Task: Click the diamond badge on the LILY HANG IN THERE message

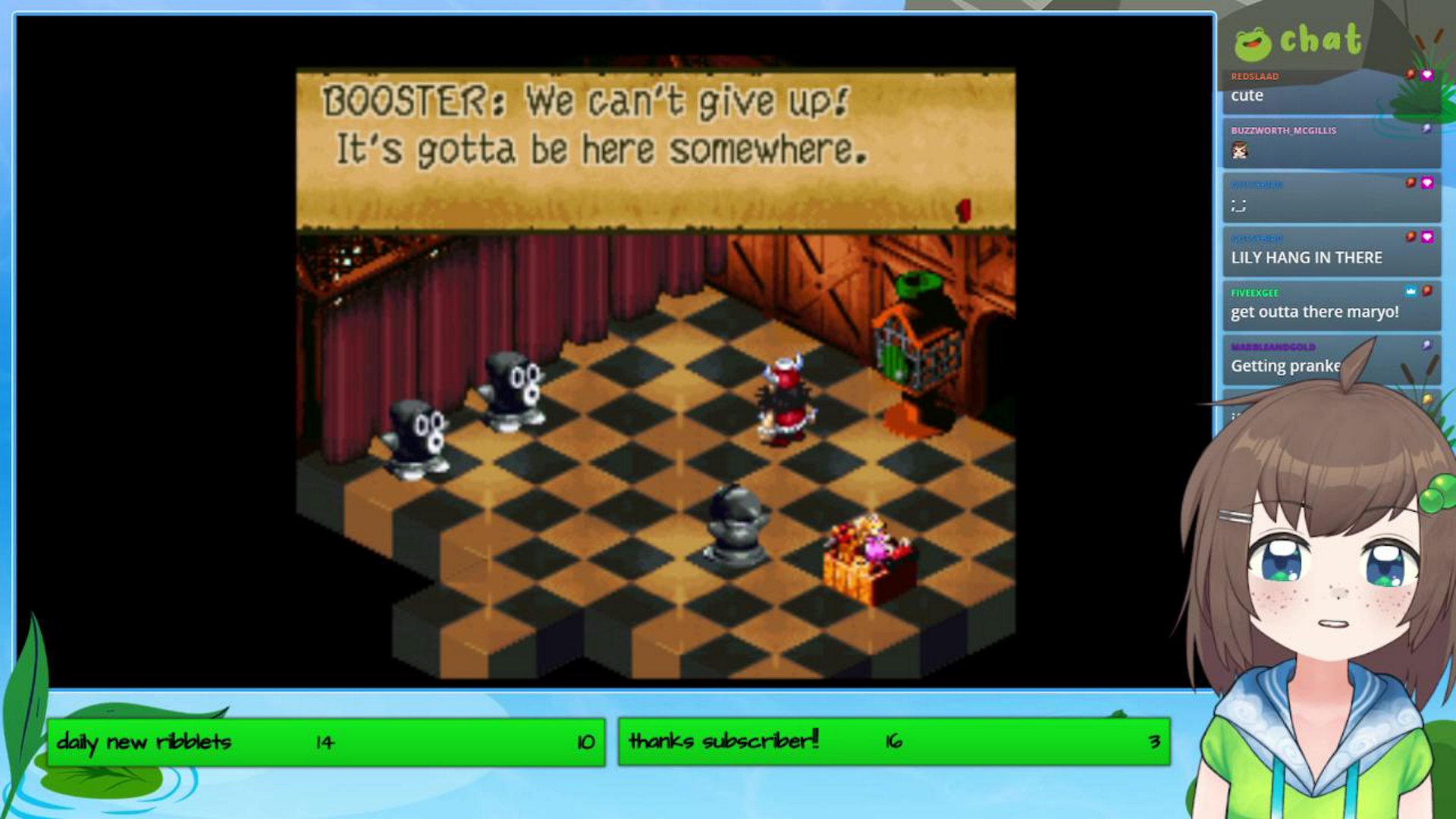Action: coord(1427,236)
